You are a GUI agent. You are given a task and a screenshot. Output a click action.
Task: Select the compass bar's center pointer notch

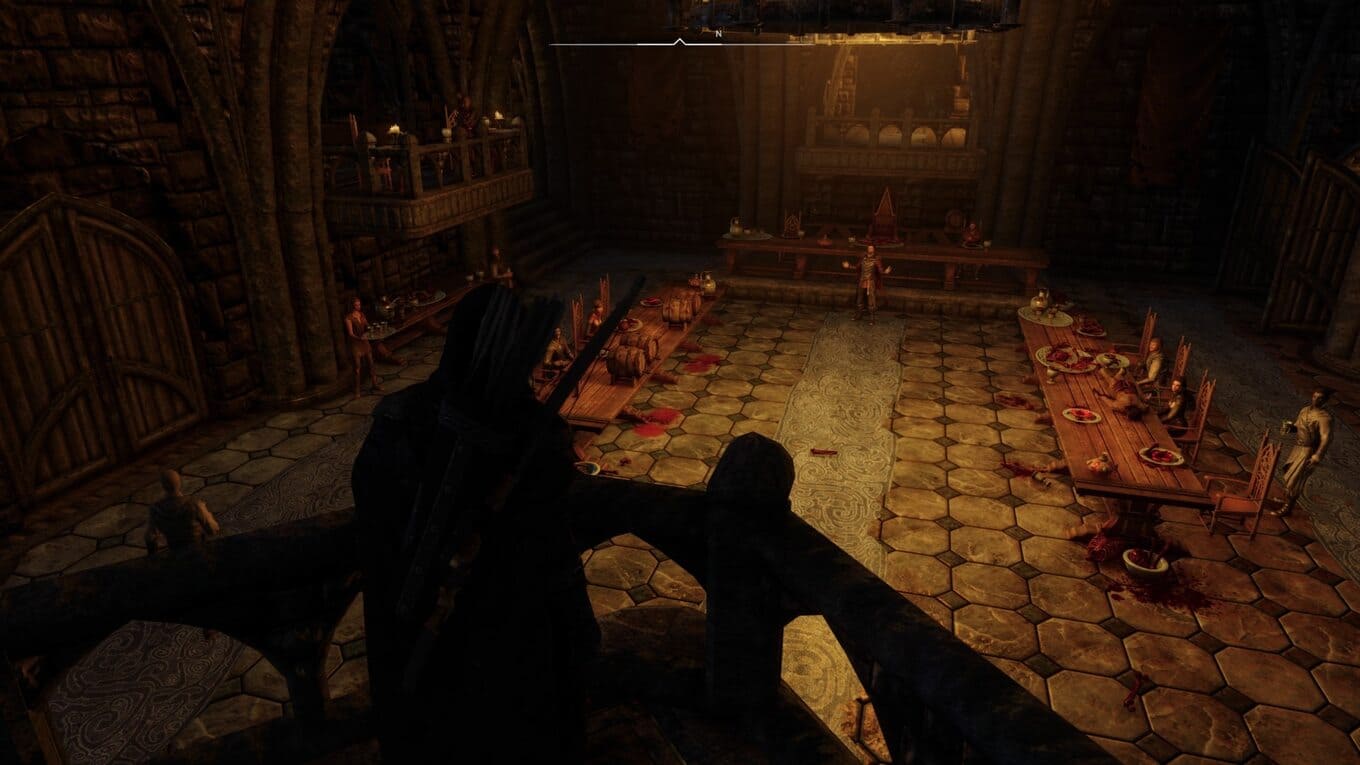[x=680, y=41]
